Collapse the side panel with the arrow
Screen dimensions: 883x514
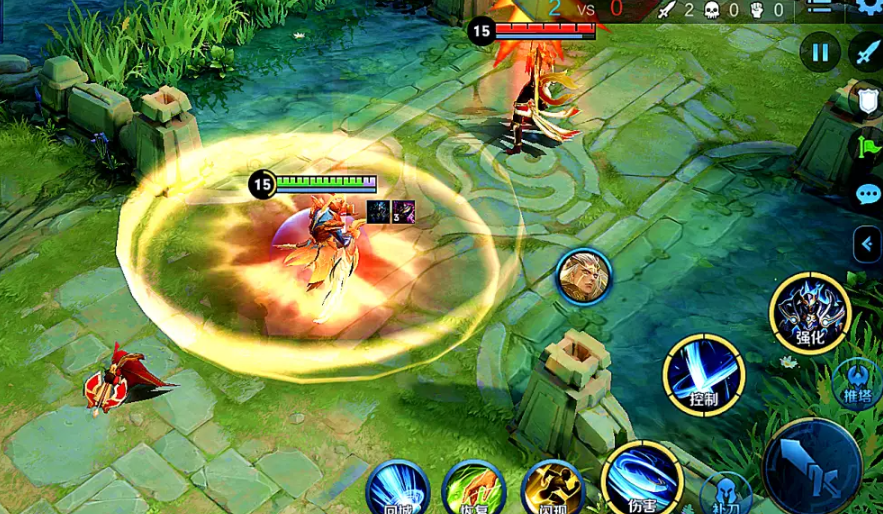click(x=867, y=243)
